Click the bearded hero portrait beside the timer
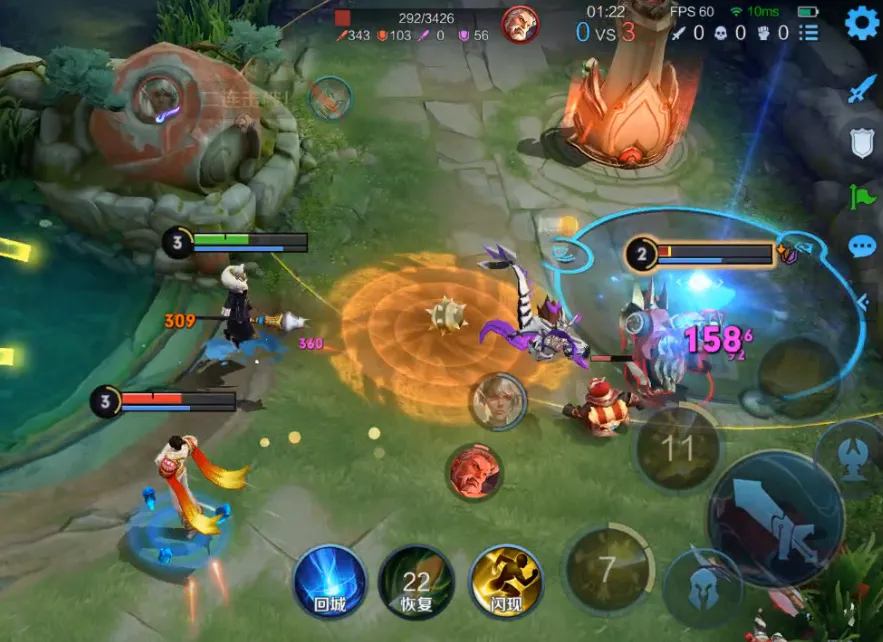 tap(520, 25)
